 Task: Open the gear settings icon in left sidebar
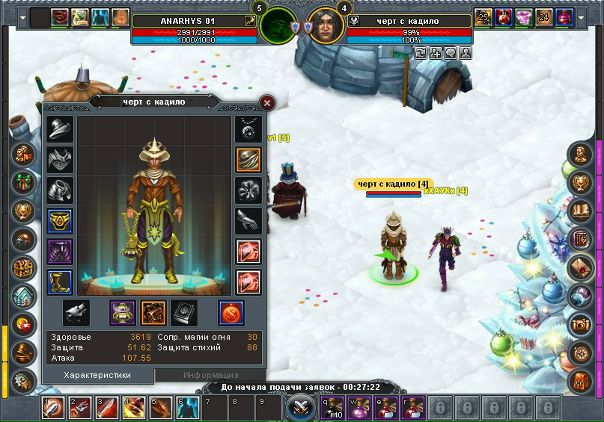[x=24, y=381]
